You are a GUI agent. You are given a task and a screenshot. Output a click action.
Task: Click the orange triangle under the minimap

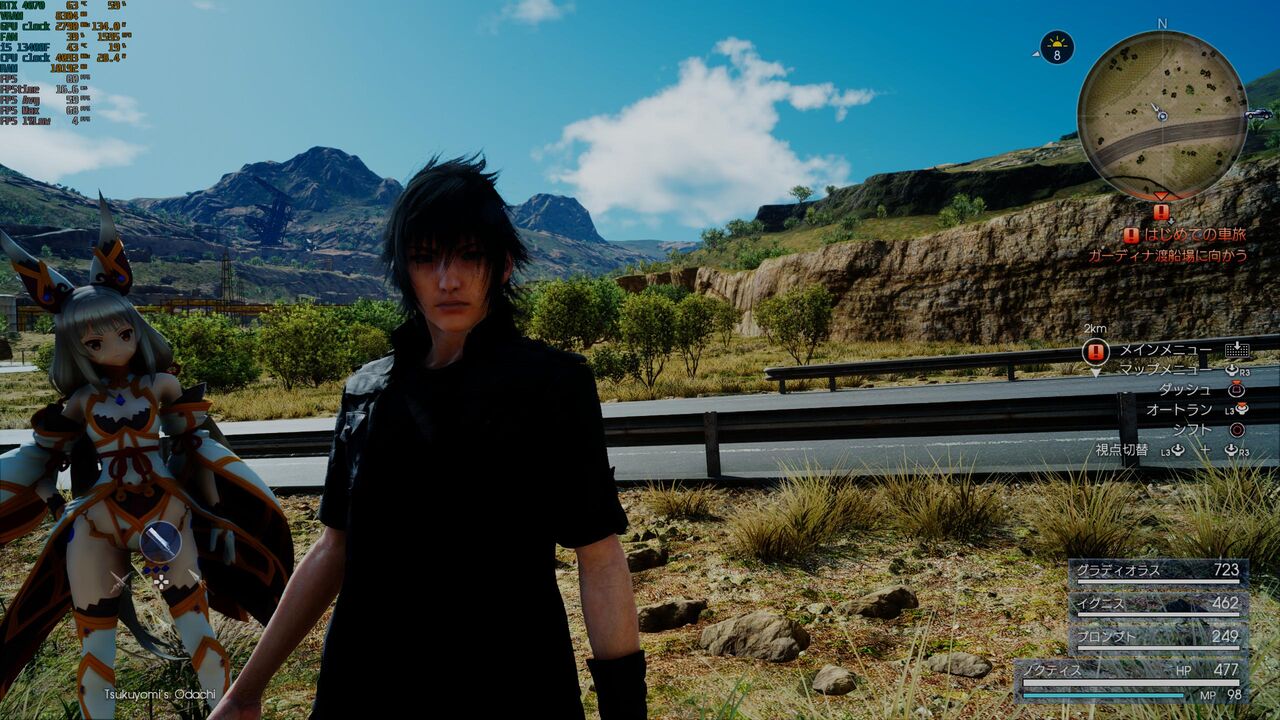tap(1161, 196)
